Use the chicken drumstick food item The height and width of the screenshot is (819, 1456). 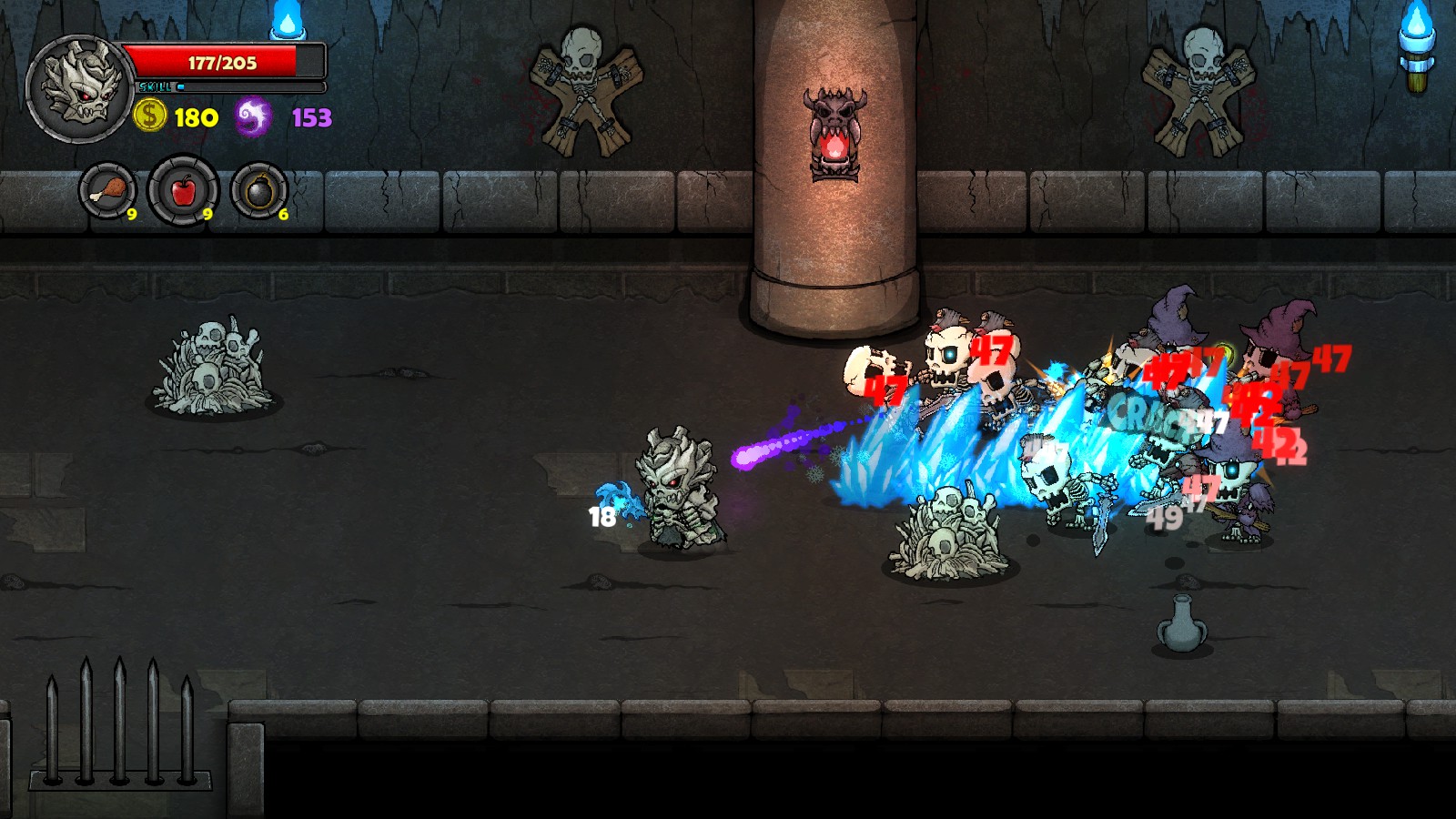(109, 189)
